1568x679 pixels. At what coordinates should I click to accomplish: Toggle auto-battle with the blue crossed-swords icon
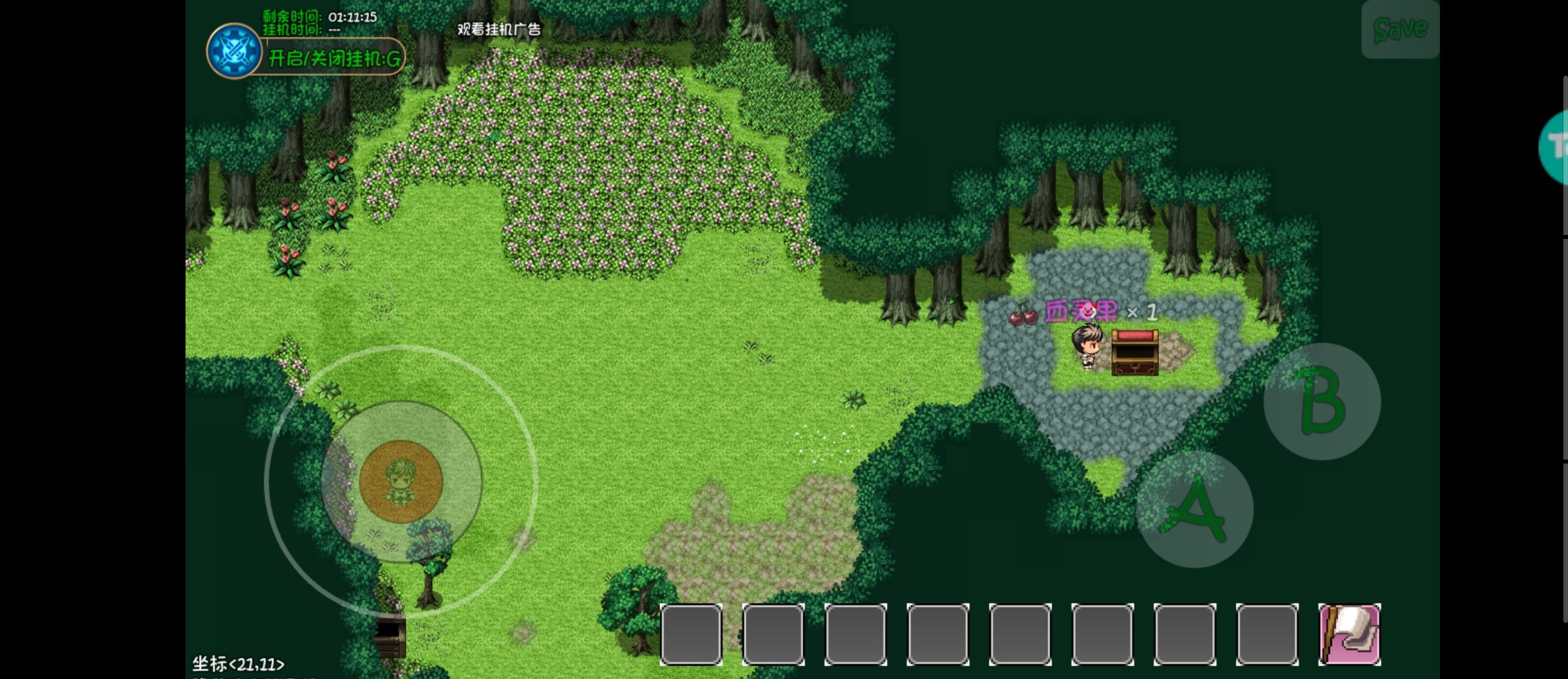(234, 51)
